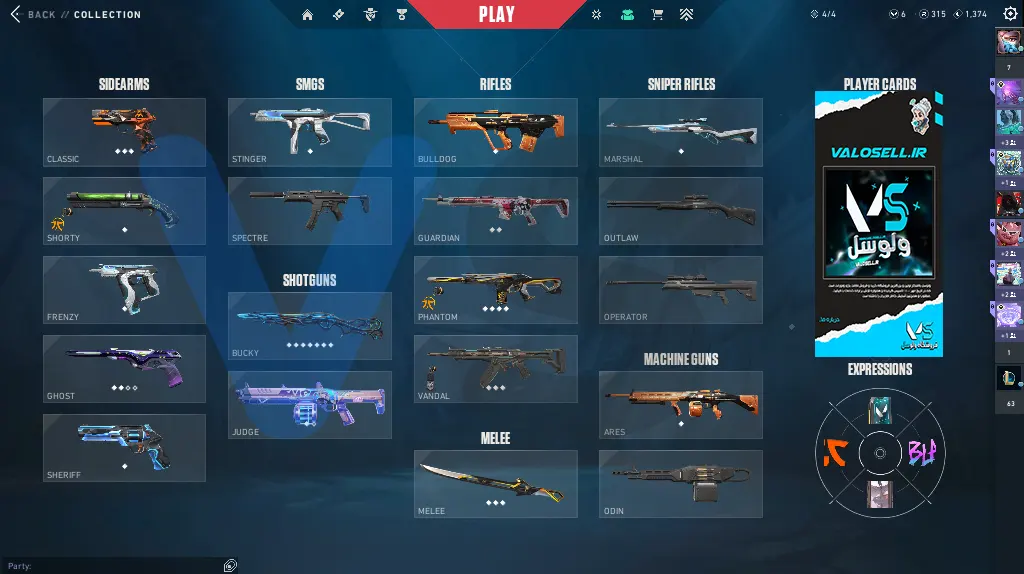Choose the Bucky shotgun slot

[x=309, y=326]
